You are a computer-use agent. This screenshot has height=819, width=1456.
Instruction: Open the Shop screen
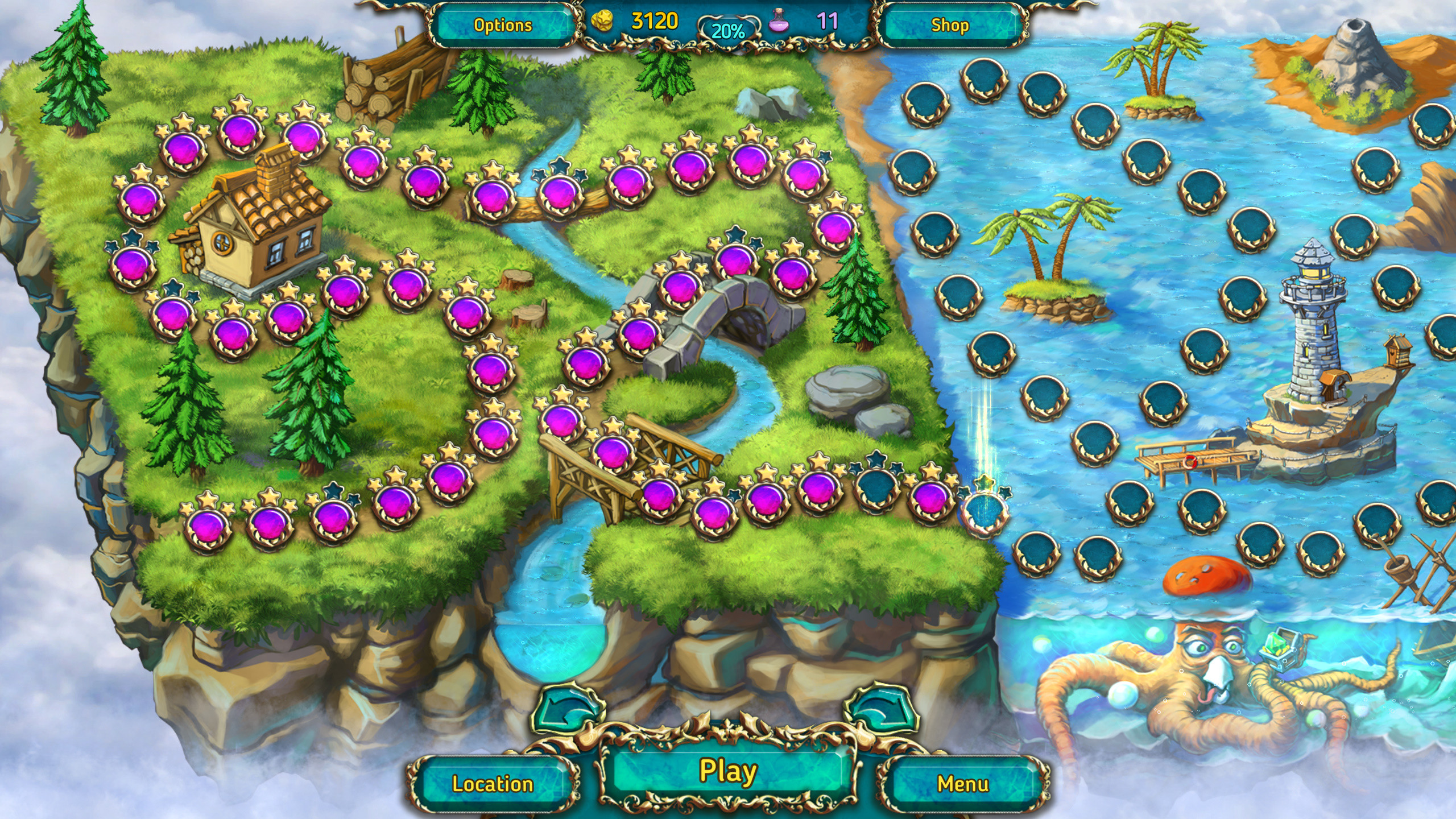click(952, 24)
